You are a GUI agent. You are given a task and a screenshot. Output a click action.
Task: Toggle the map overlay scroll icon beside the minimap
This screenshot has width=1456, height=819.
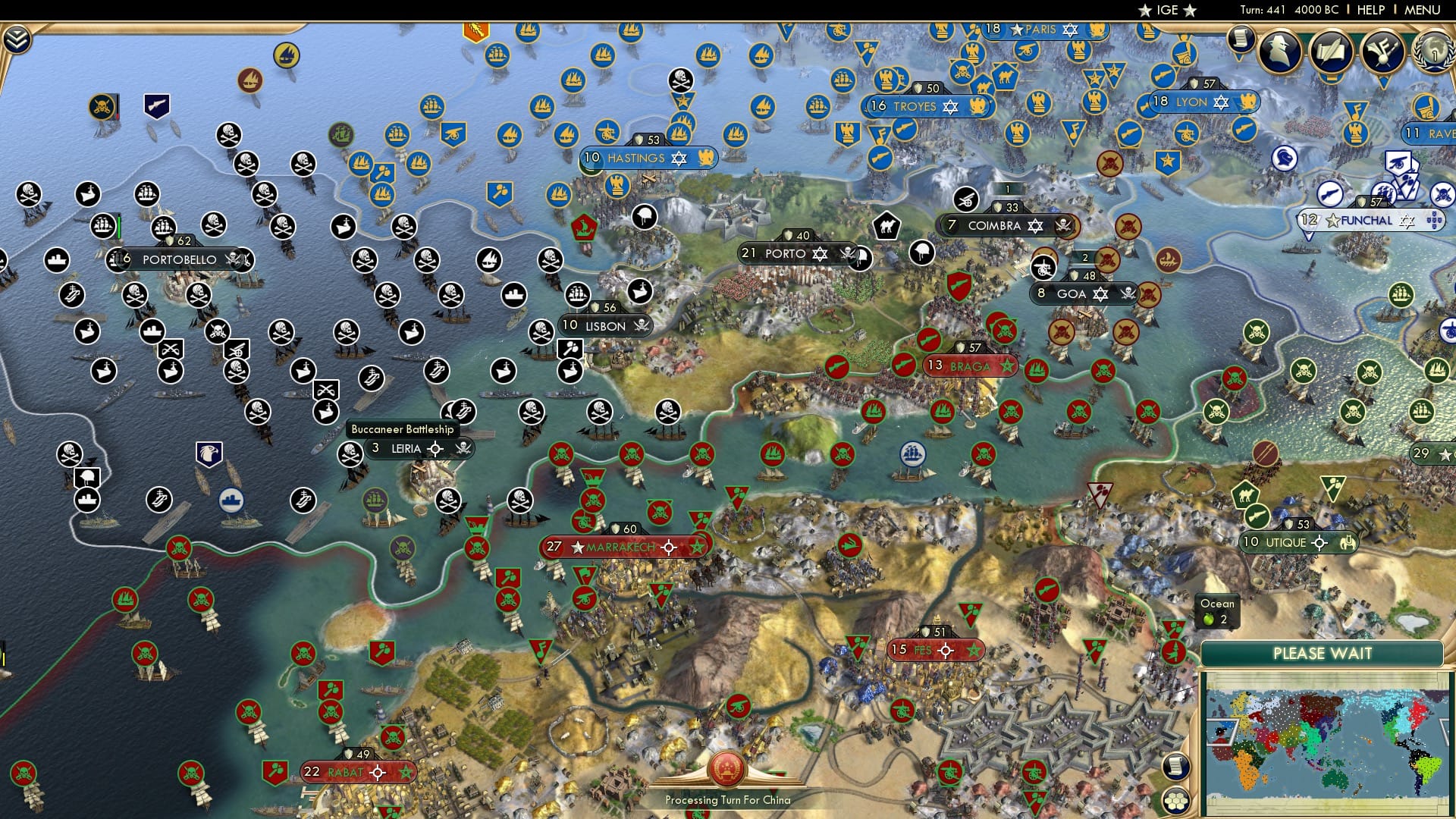click(1178, 767)
